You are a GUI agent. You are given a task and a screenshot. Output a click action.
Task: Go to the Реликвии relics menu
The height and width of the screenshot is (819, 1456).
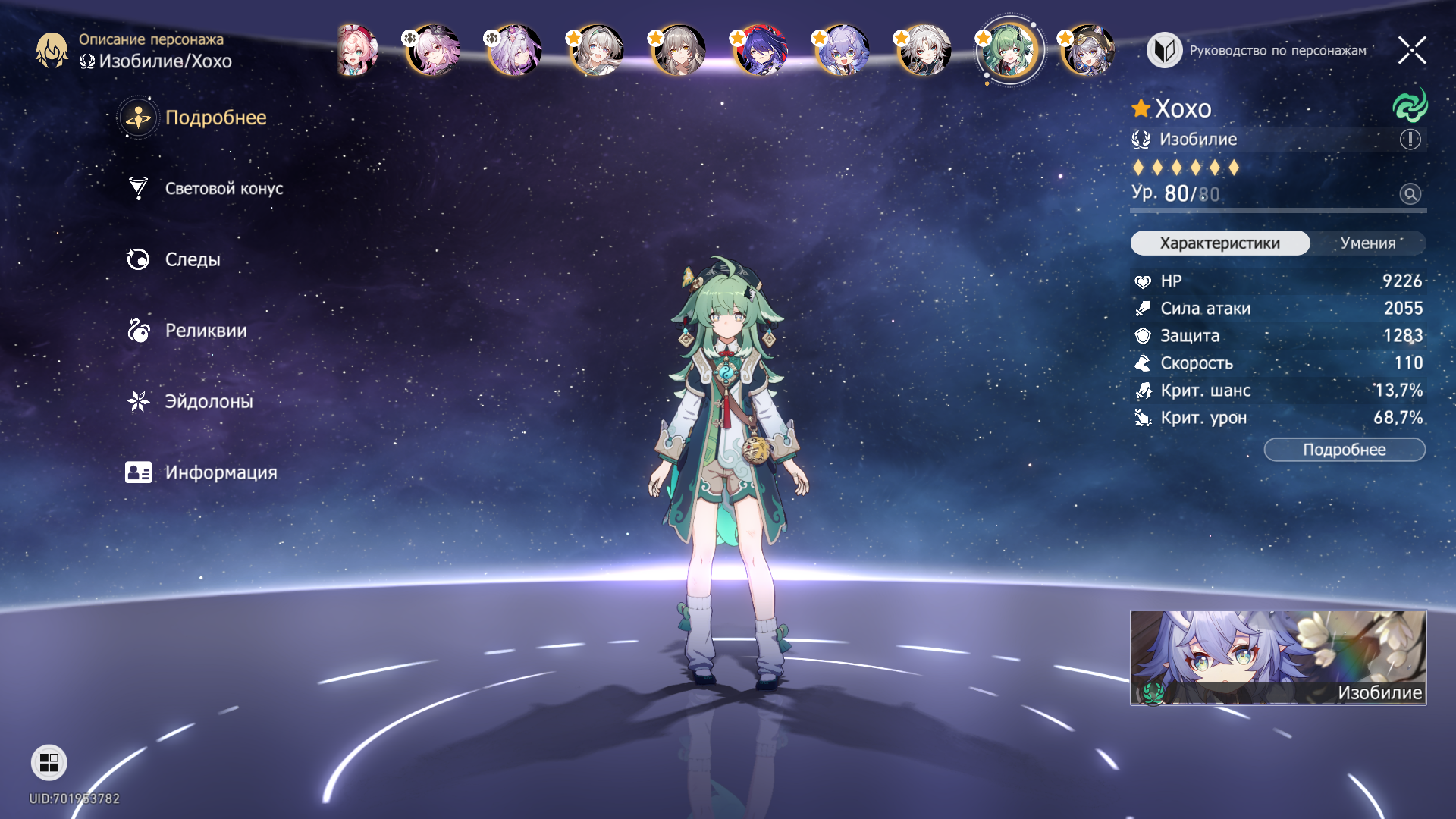coord(205,331)
